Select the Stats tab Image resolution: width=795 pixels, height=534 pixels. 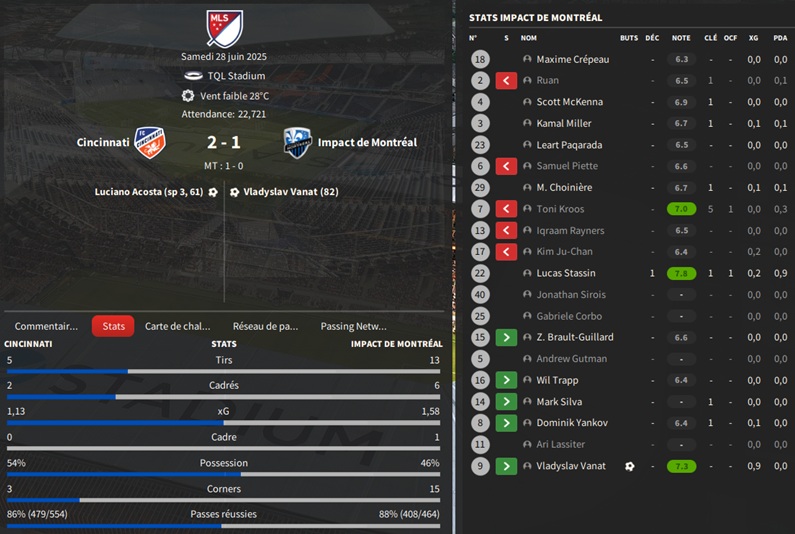pyautogui.click(x=113, y=326)
